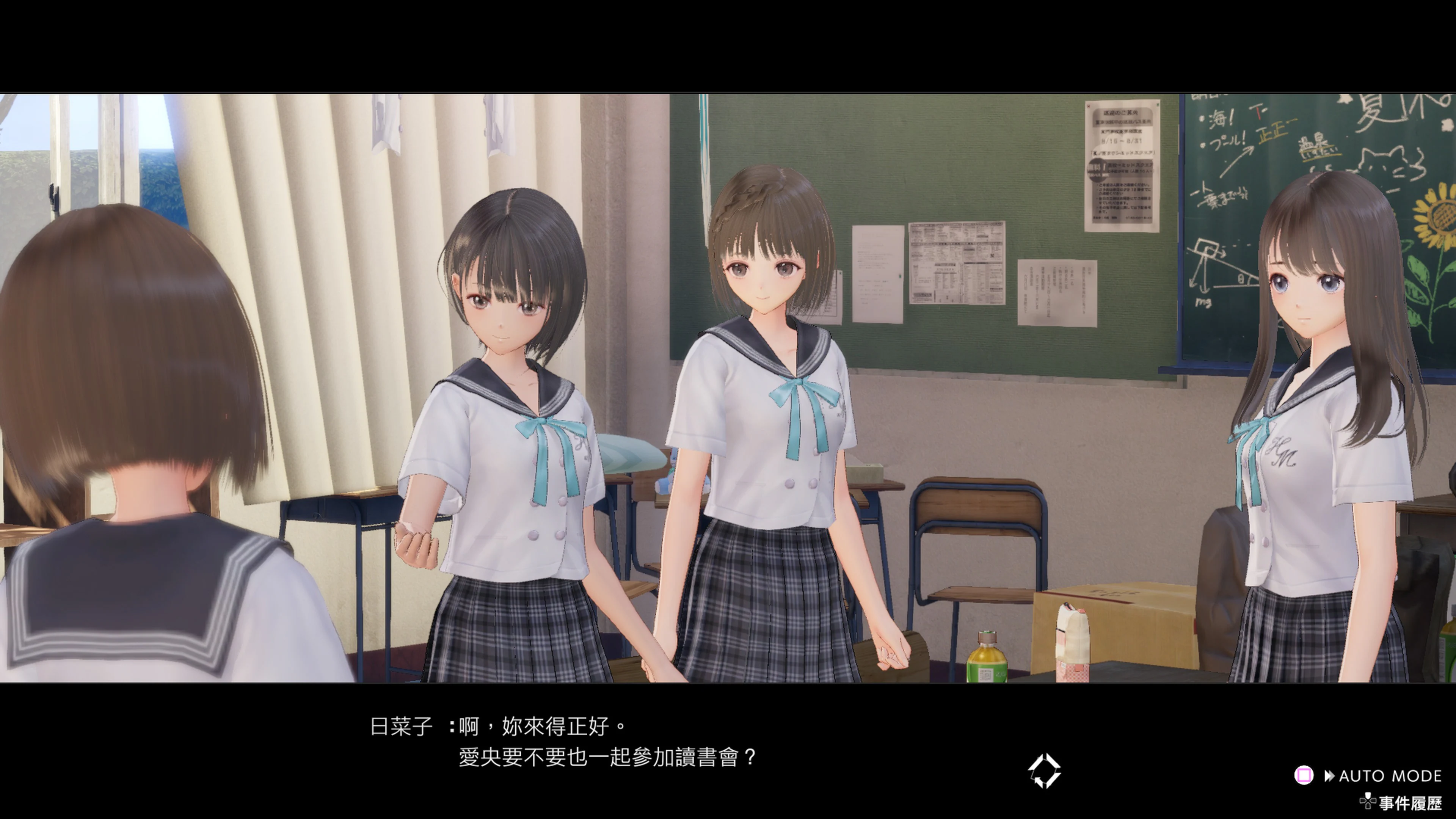Select the fast-forward arrows next to AUTO MODE
This screenshot has height=819, width=1456.
point(1330,775)
